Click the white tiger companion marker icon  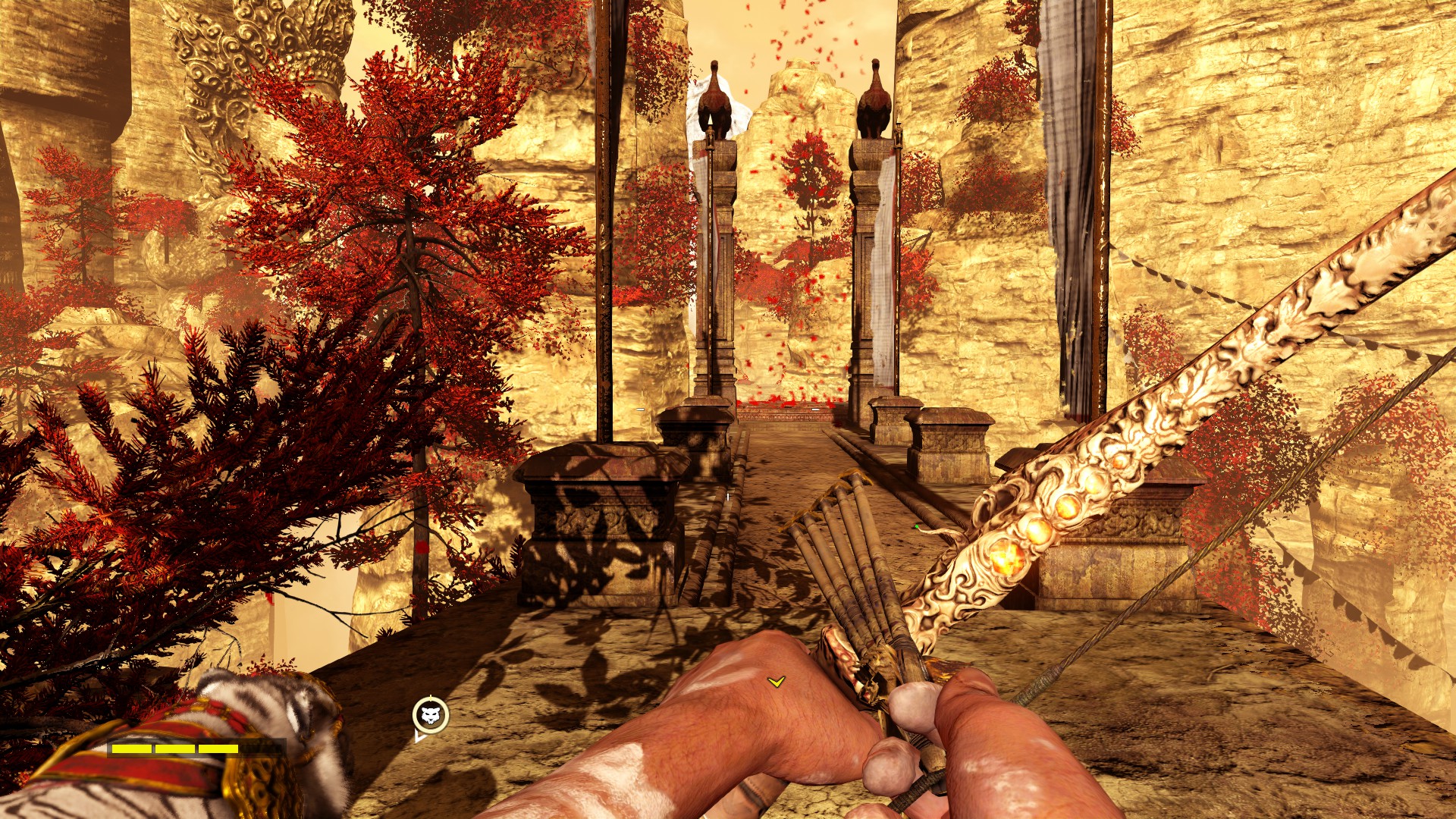coord(430,714)
